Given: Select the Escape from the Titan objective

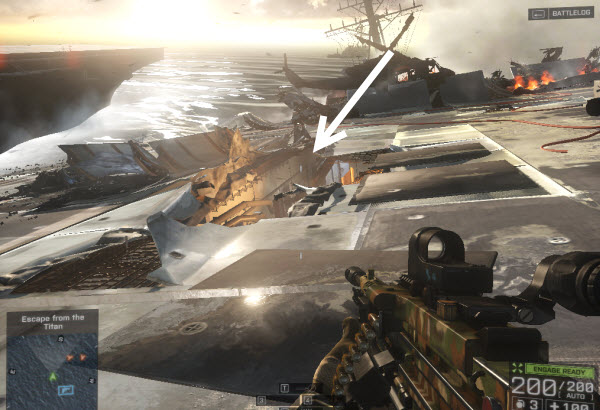Looking at the screenshot, I should 51,321.
